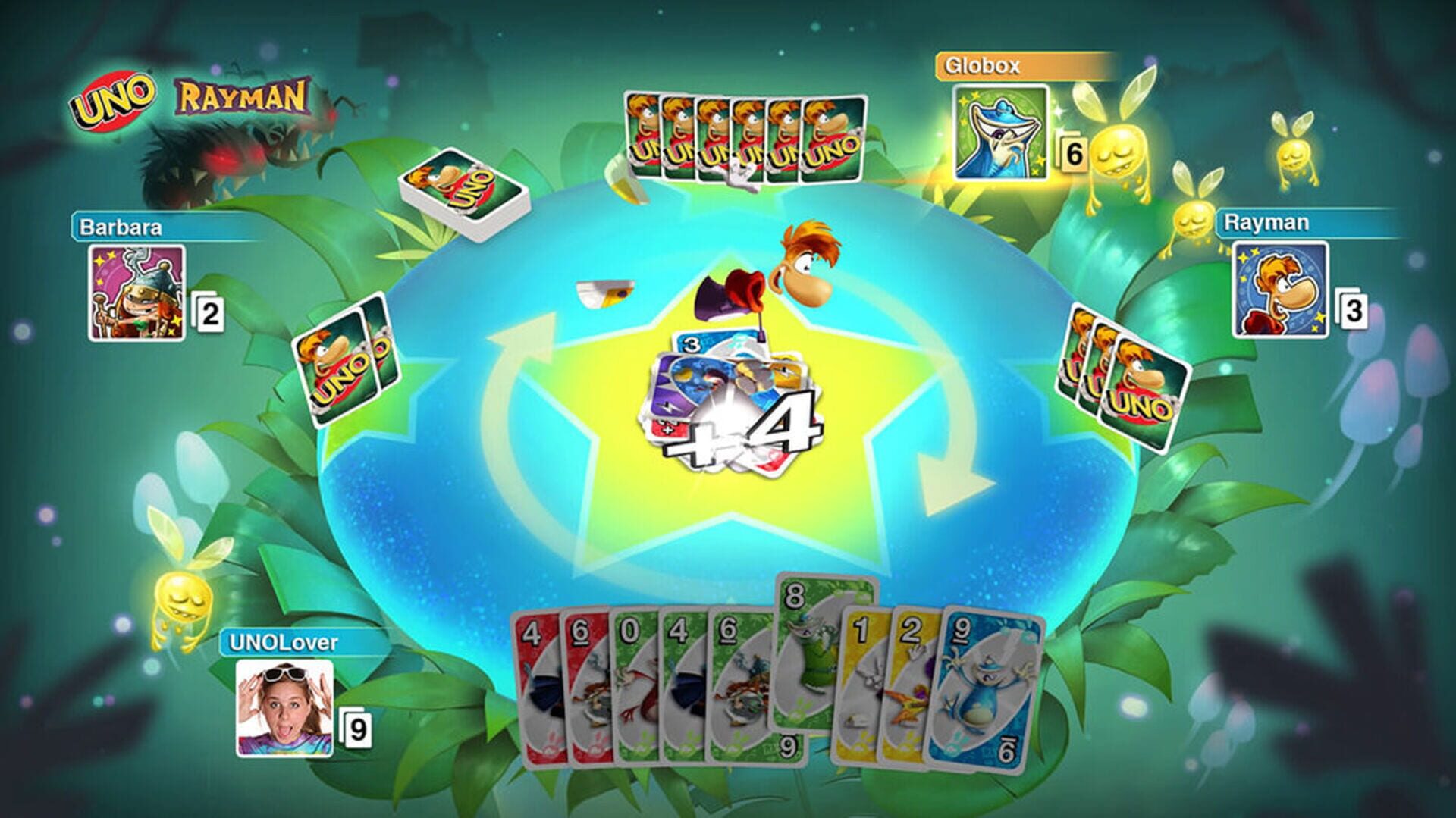Play the red 4 card
This screenshot has width=1456, height=818.
click(535, 682)
